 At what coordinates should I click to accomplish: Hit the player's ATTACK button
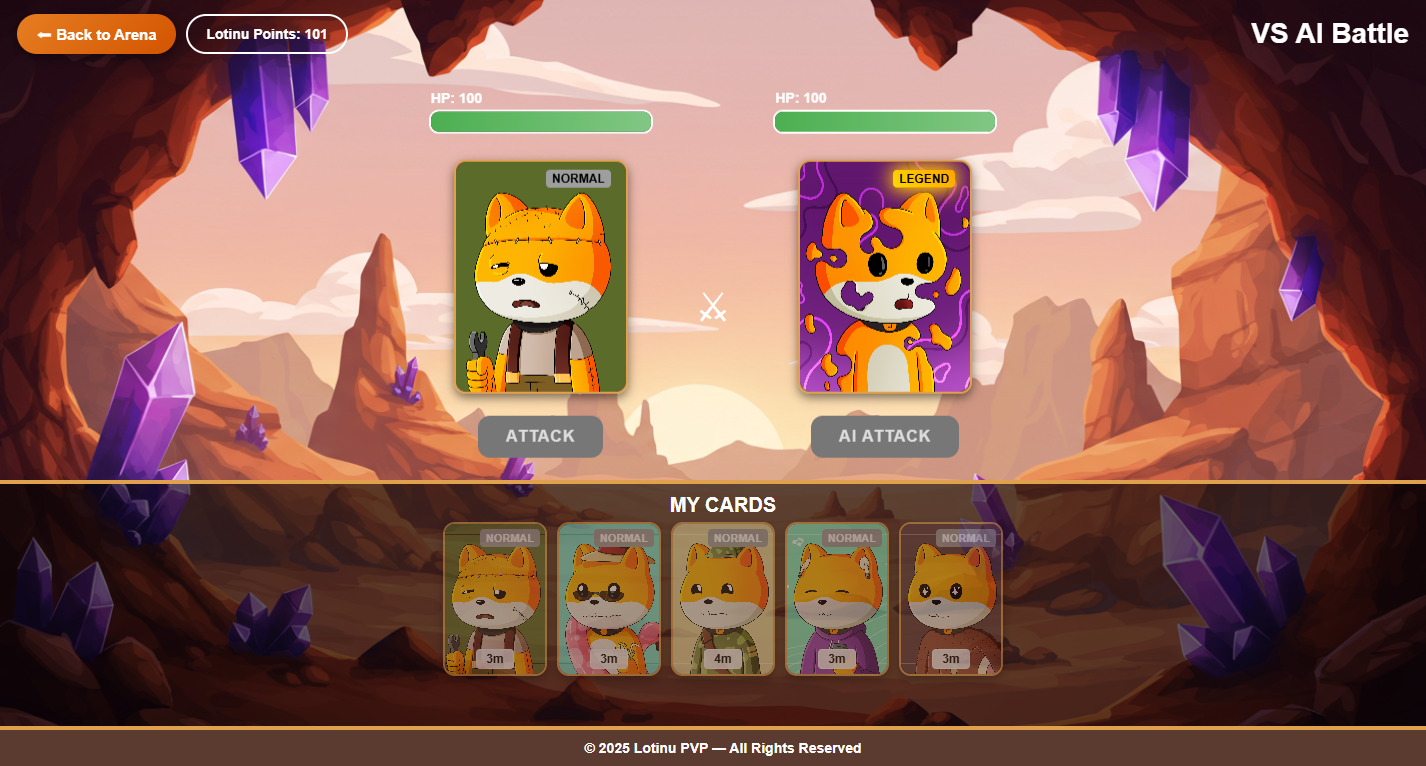(540, 437)
